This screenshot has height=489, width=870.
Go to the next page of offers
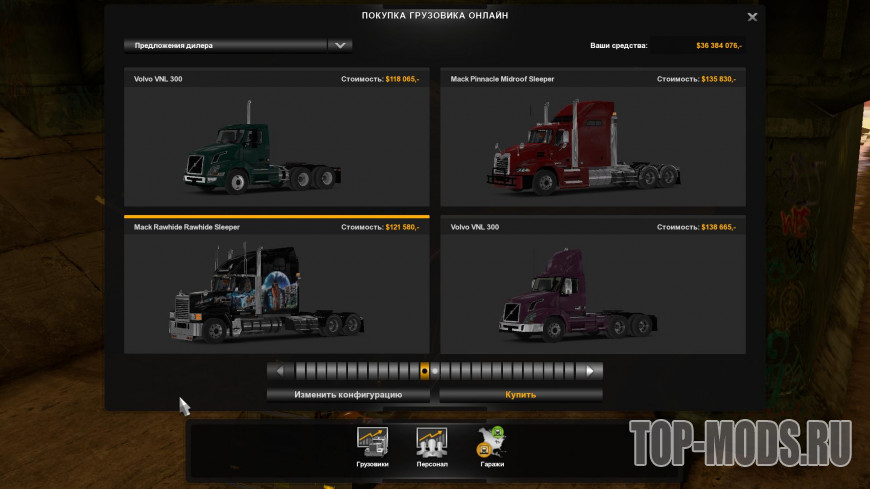pyautogui.click(x=590, y=371)
